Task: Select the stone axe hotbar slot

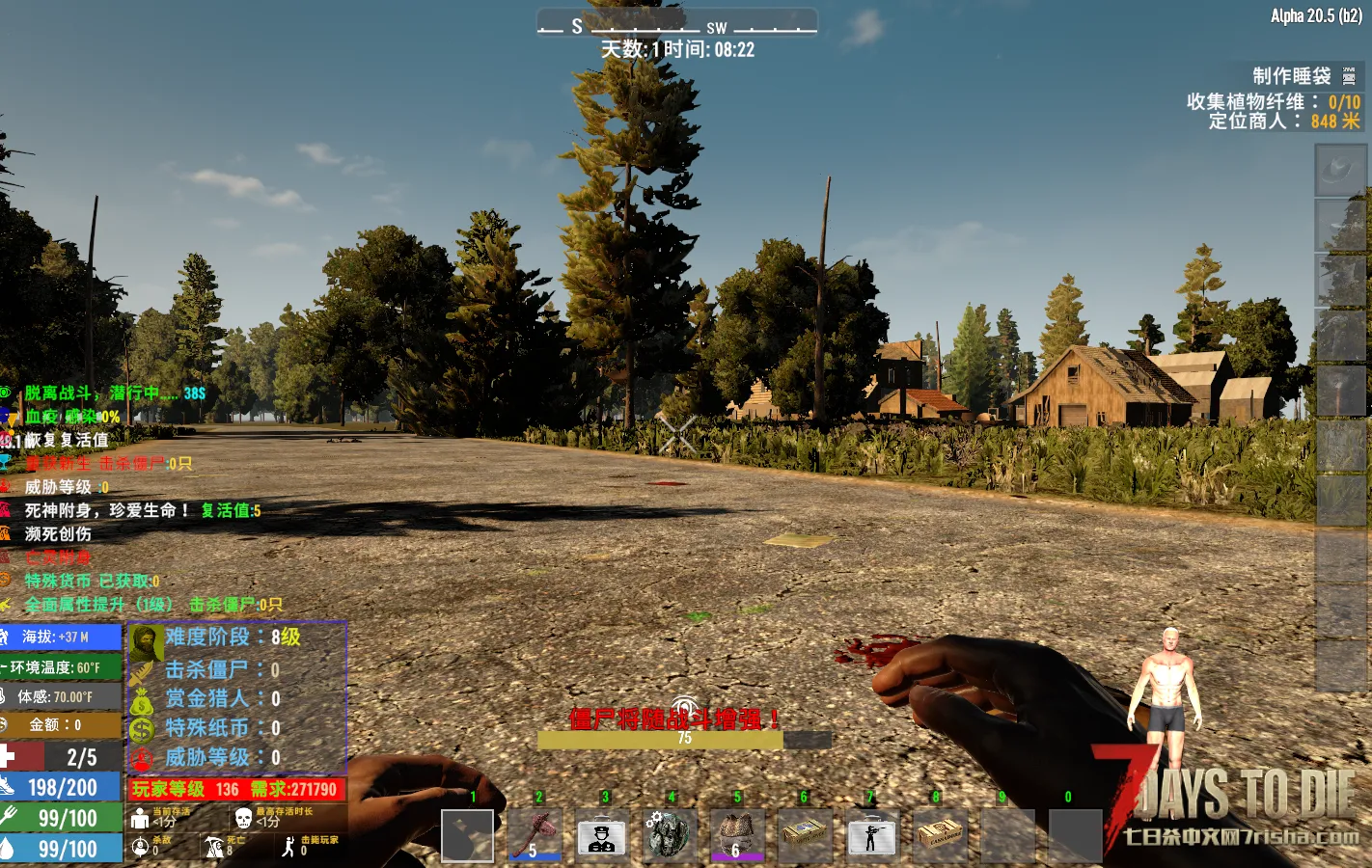Action: pyautogui.click(x=535, y=835)
